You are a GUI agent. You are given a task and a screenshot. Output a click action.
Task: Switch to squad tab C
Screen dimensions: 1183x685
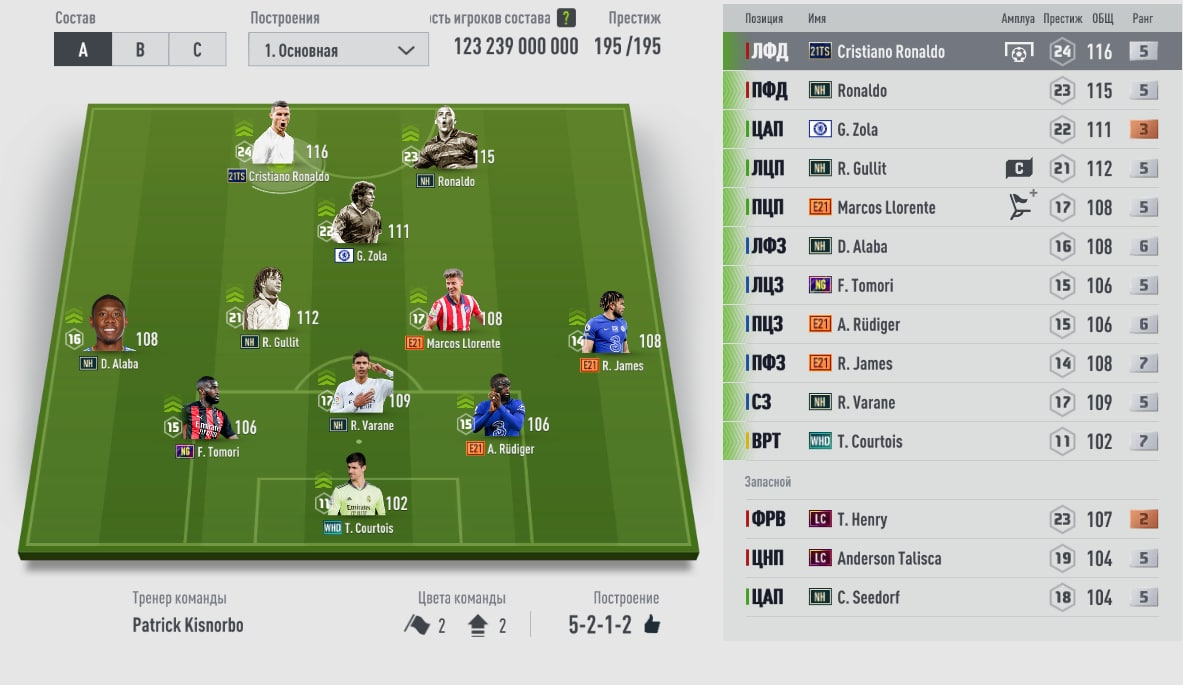click(x=197, y=50)
